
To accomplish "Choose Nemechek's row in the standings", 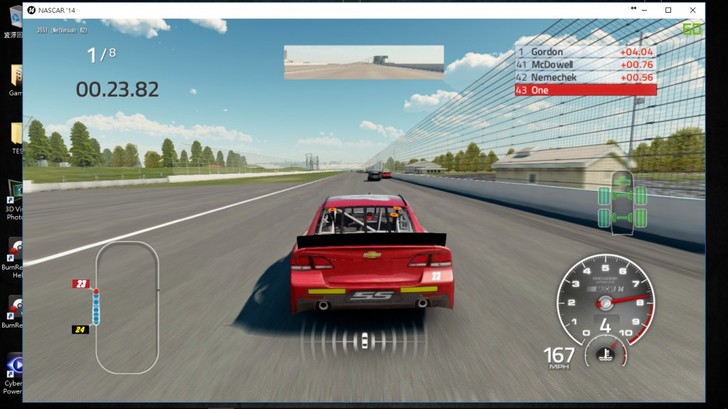I will tap(585, 77).
